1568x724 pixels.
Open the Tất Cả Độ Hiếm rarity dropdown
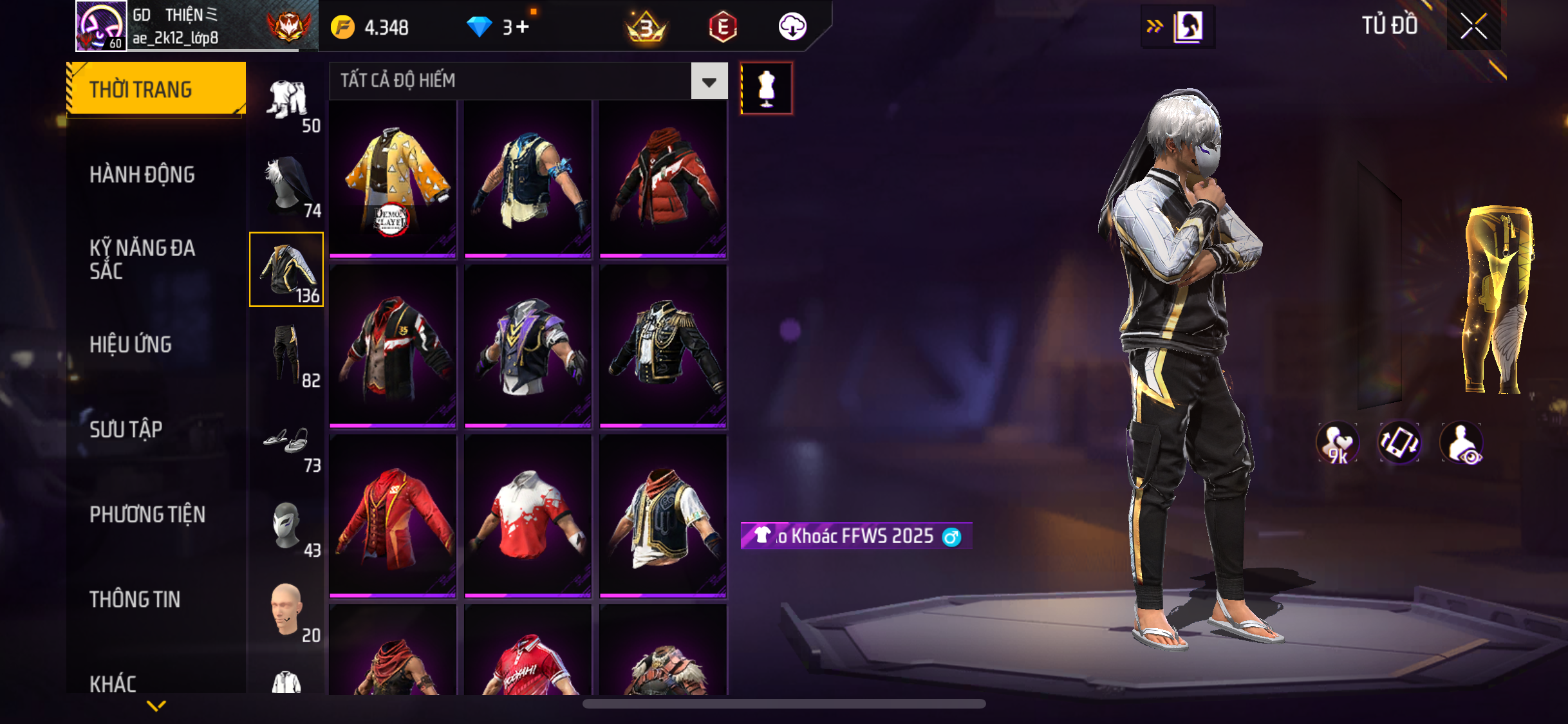coord(709,81)
